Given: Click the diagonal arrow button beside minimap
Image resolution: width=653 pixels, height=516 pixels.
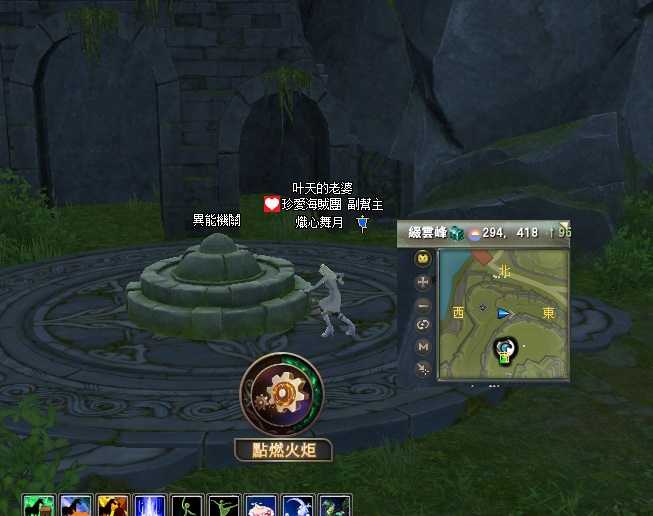Looking at the screenshot, I should pos(423,368).
